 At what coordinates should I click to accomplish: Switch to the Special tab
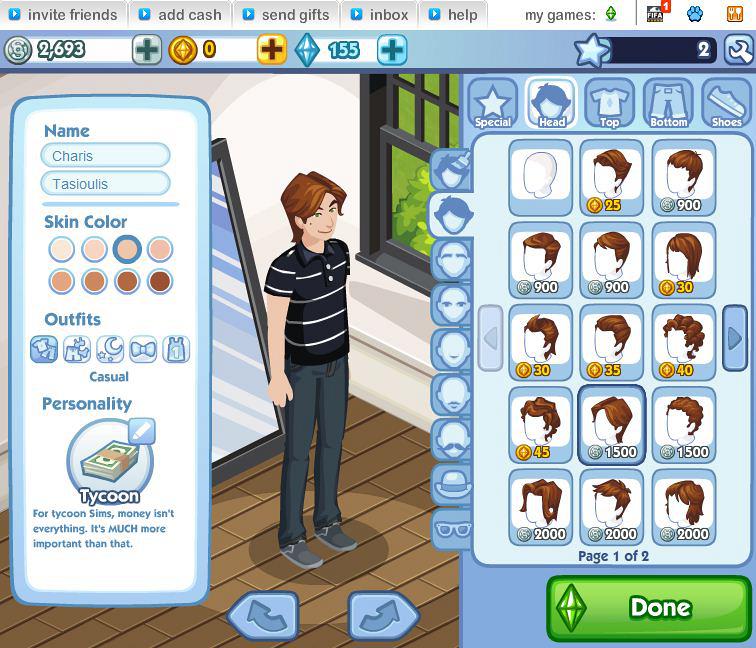click(x=492, y=103)
